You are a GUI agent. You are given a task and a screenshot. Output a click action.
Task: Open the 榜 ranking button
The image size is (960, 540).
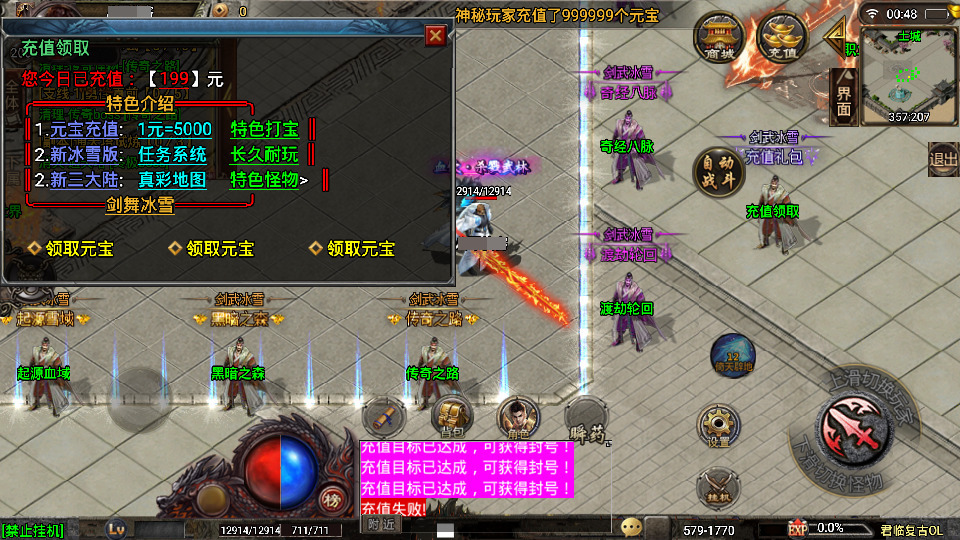click(331, 498)
